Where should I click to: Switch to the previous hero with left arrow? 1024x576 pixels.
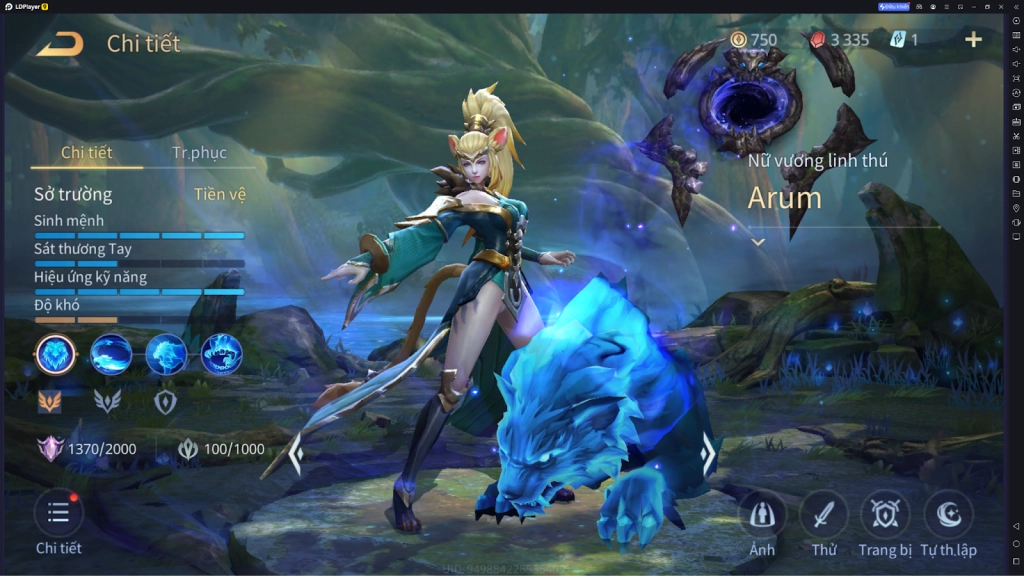296,455
